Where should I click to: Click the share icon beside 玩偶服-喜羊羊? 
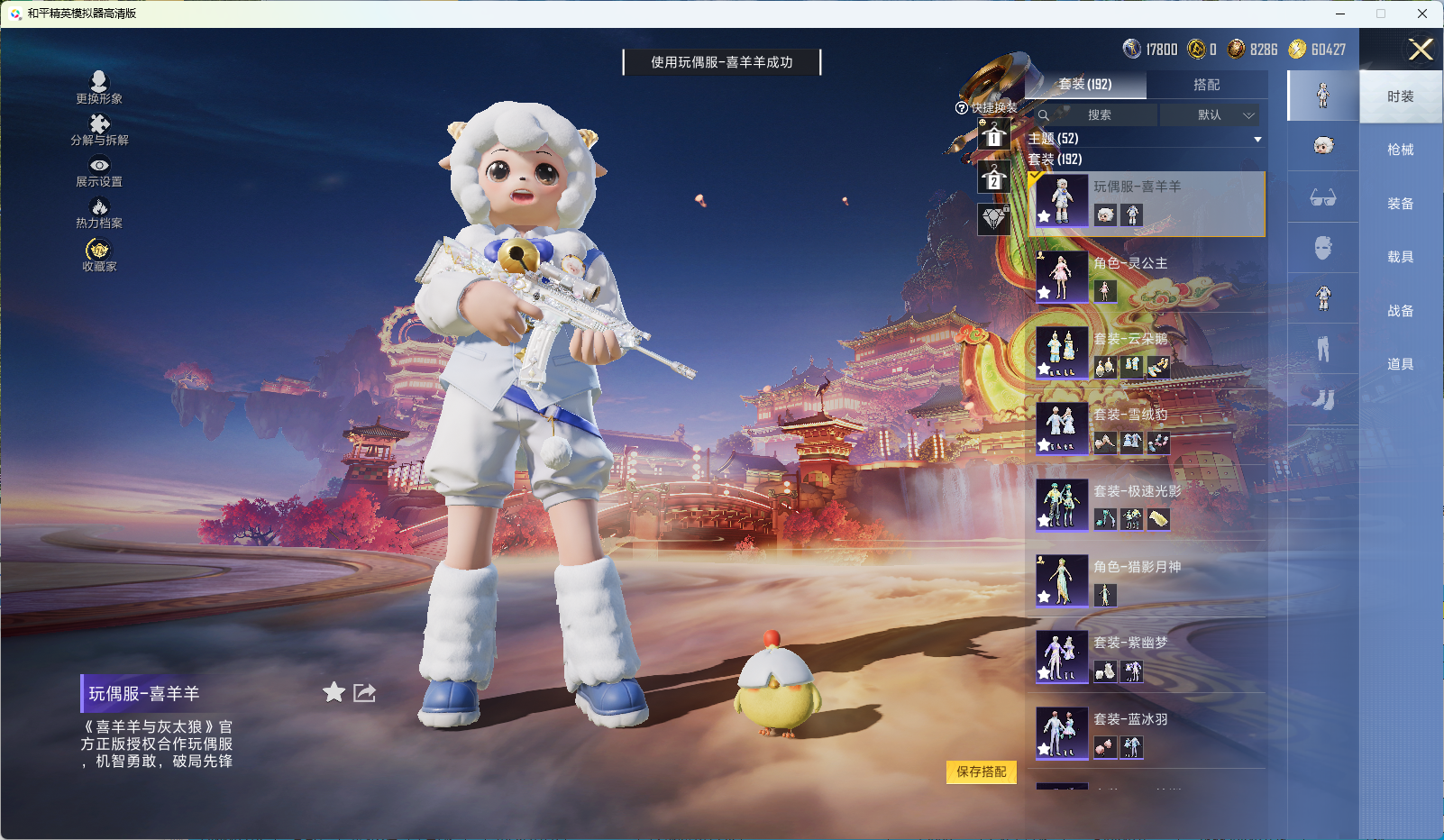tap(364, 693)
